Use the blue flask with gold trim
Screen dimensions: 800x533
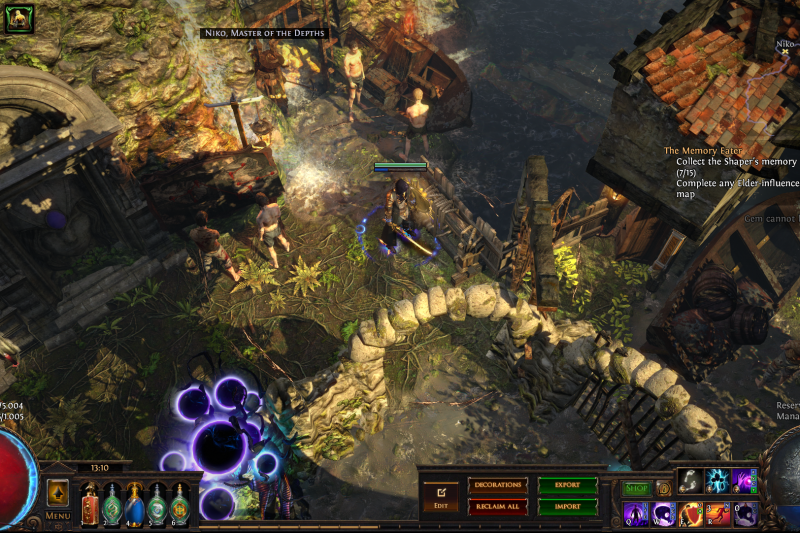click(134, 505)
